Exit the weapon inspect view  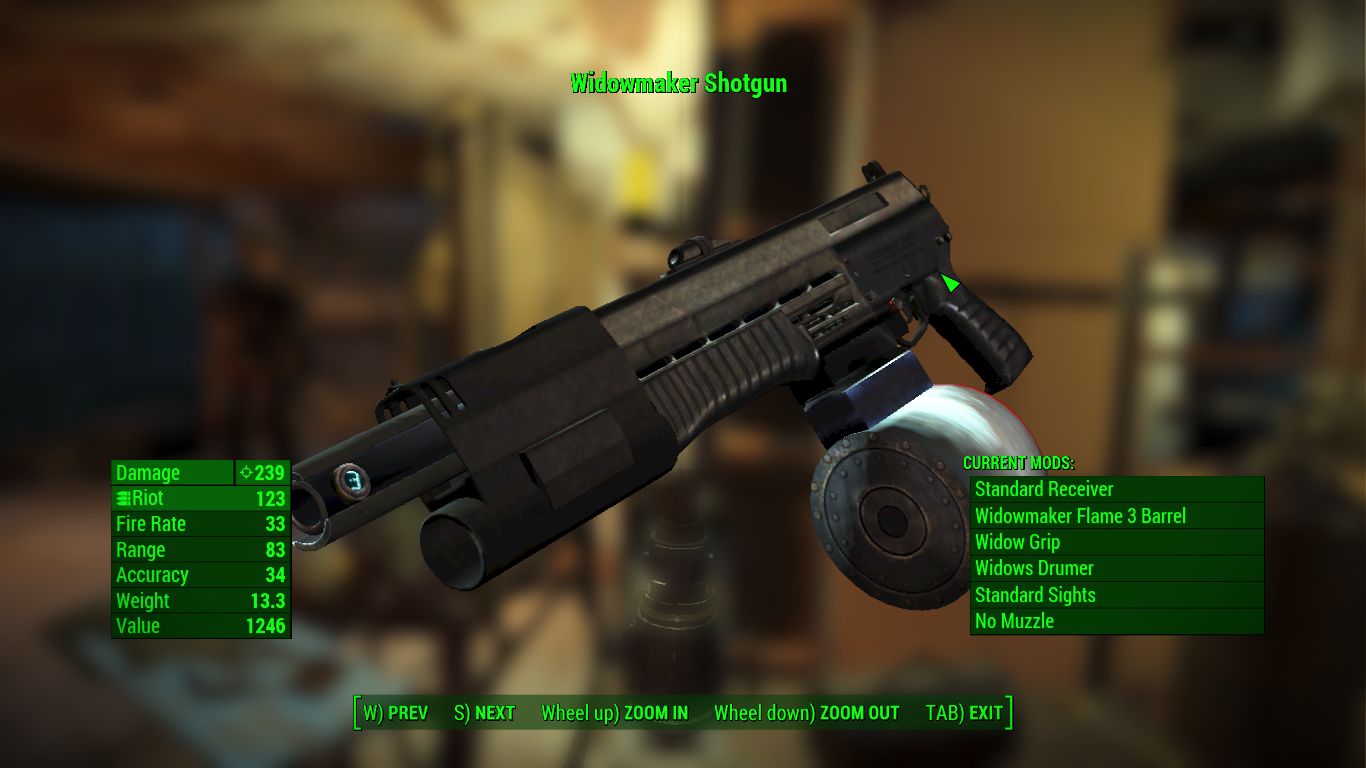pos(964,713)
